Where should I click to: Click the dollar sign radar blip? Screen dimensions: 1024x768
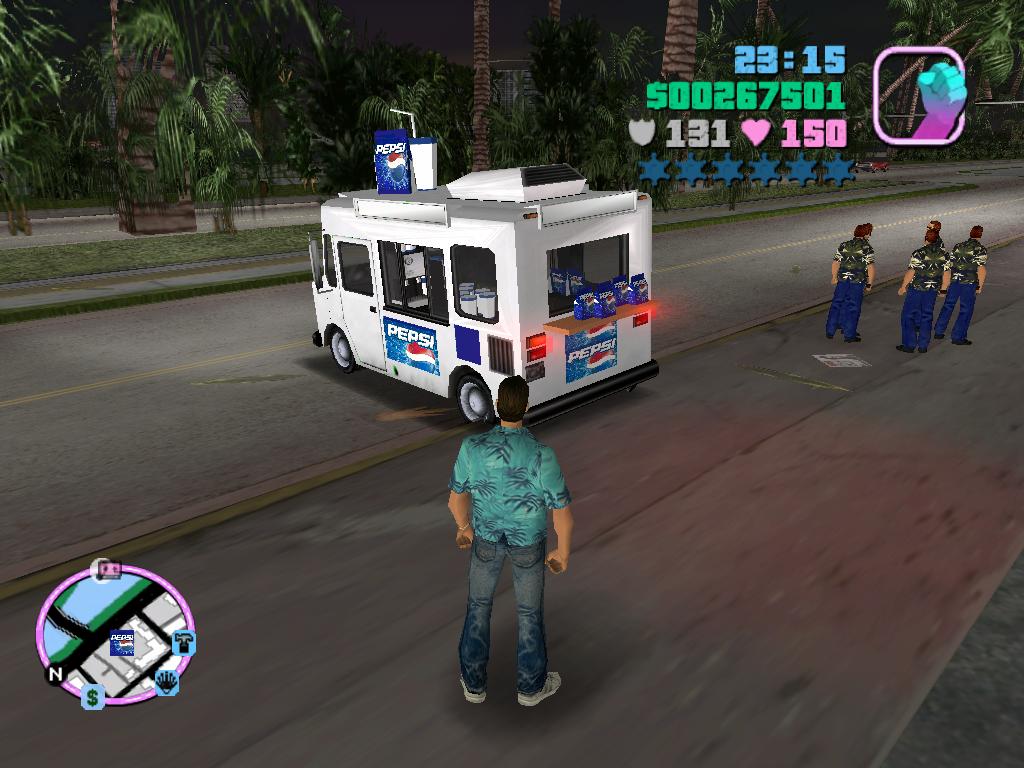coord(93,697)
